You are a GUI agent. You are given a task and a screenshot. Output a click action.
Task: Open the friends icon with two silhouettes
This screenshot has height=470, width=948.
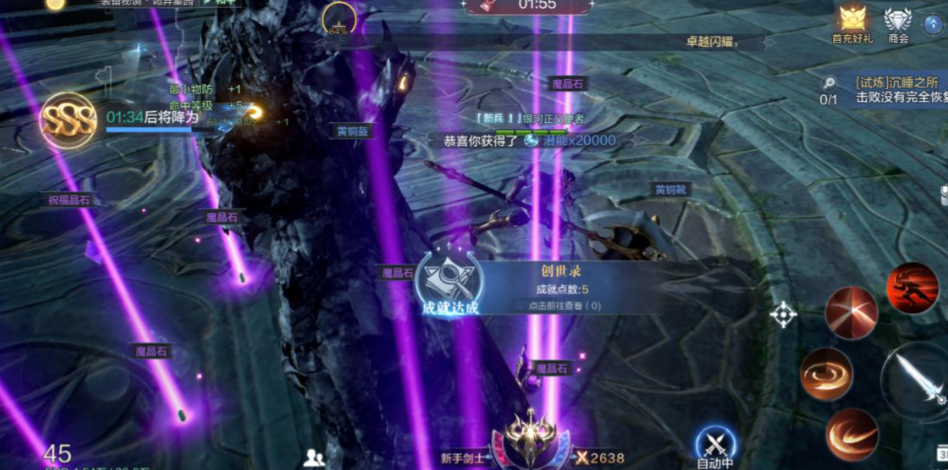click(x=314, y=457)
